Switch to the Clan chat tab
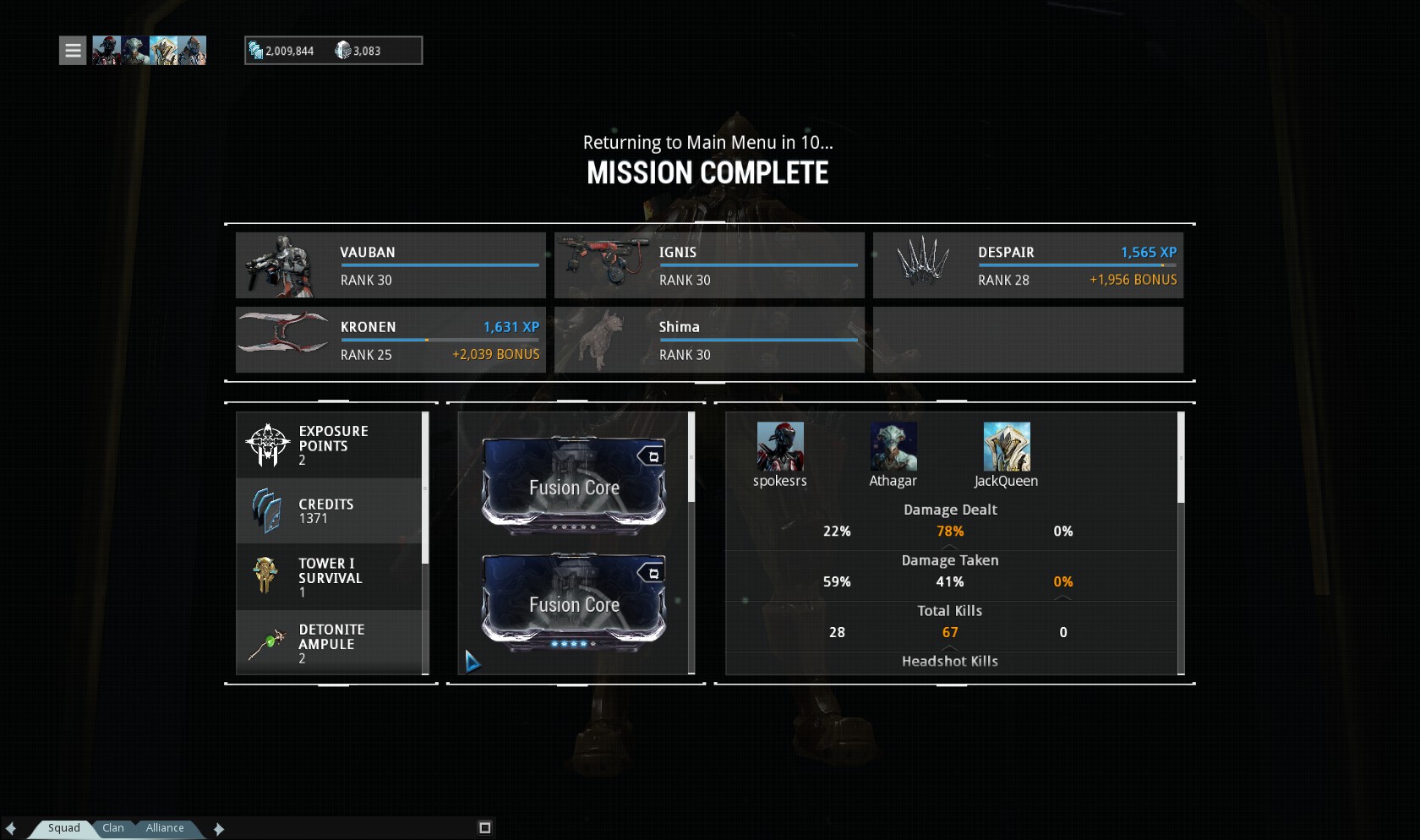The image size is (1420, 840). pos(113,828)
